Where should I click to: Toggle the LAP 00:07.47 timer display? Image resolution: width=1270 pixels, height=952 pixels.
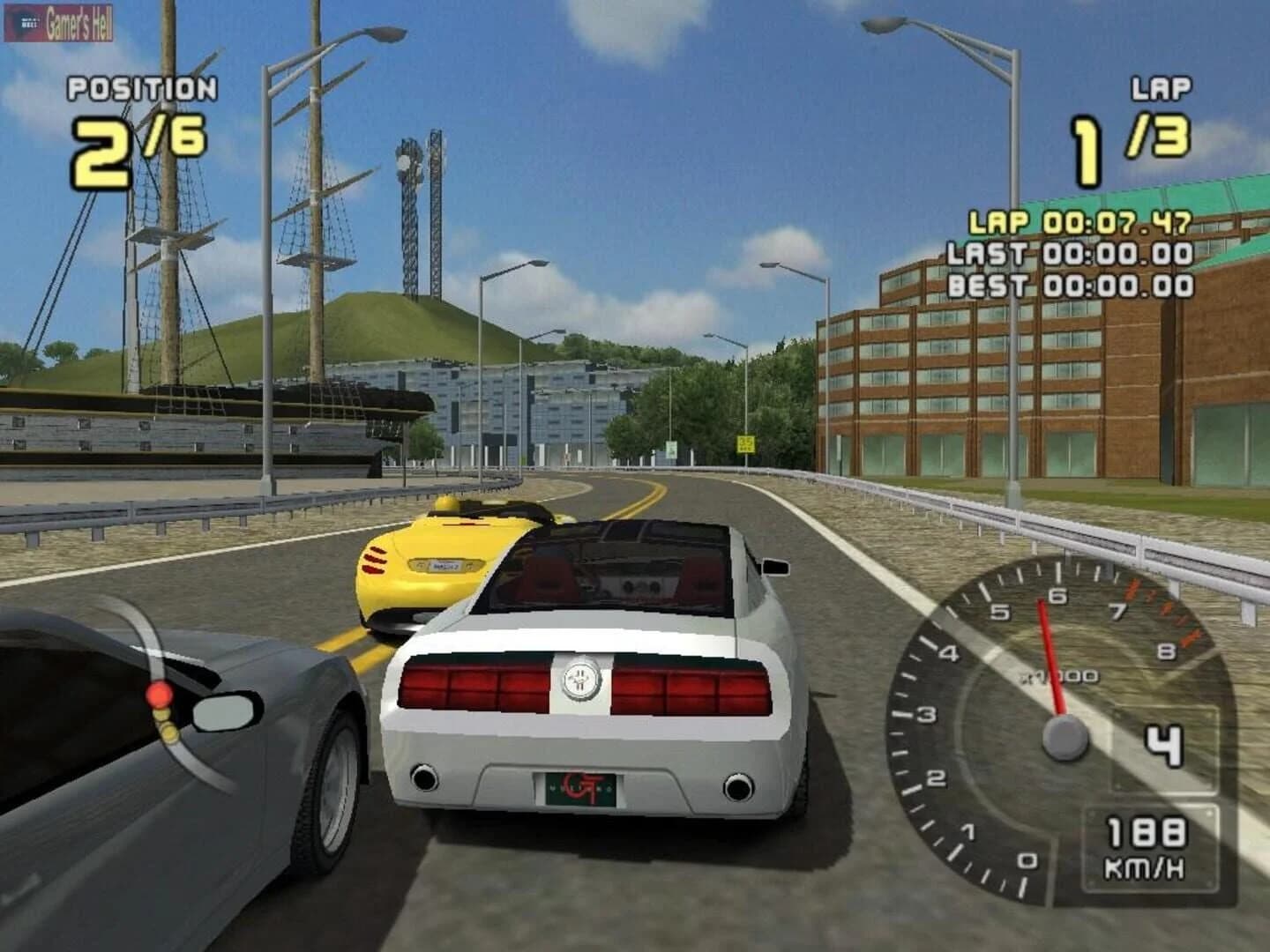1080,220
